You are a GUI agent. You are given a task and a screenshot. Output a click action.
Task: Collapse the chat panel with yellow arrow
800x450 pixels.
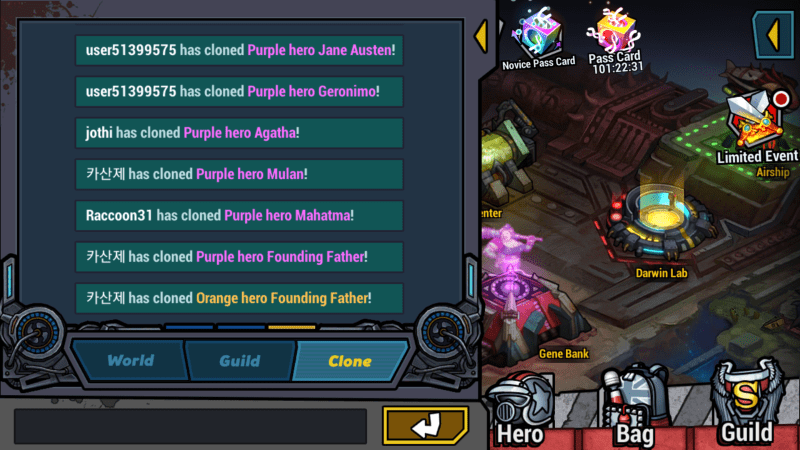480,37
